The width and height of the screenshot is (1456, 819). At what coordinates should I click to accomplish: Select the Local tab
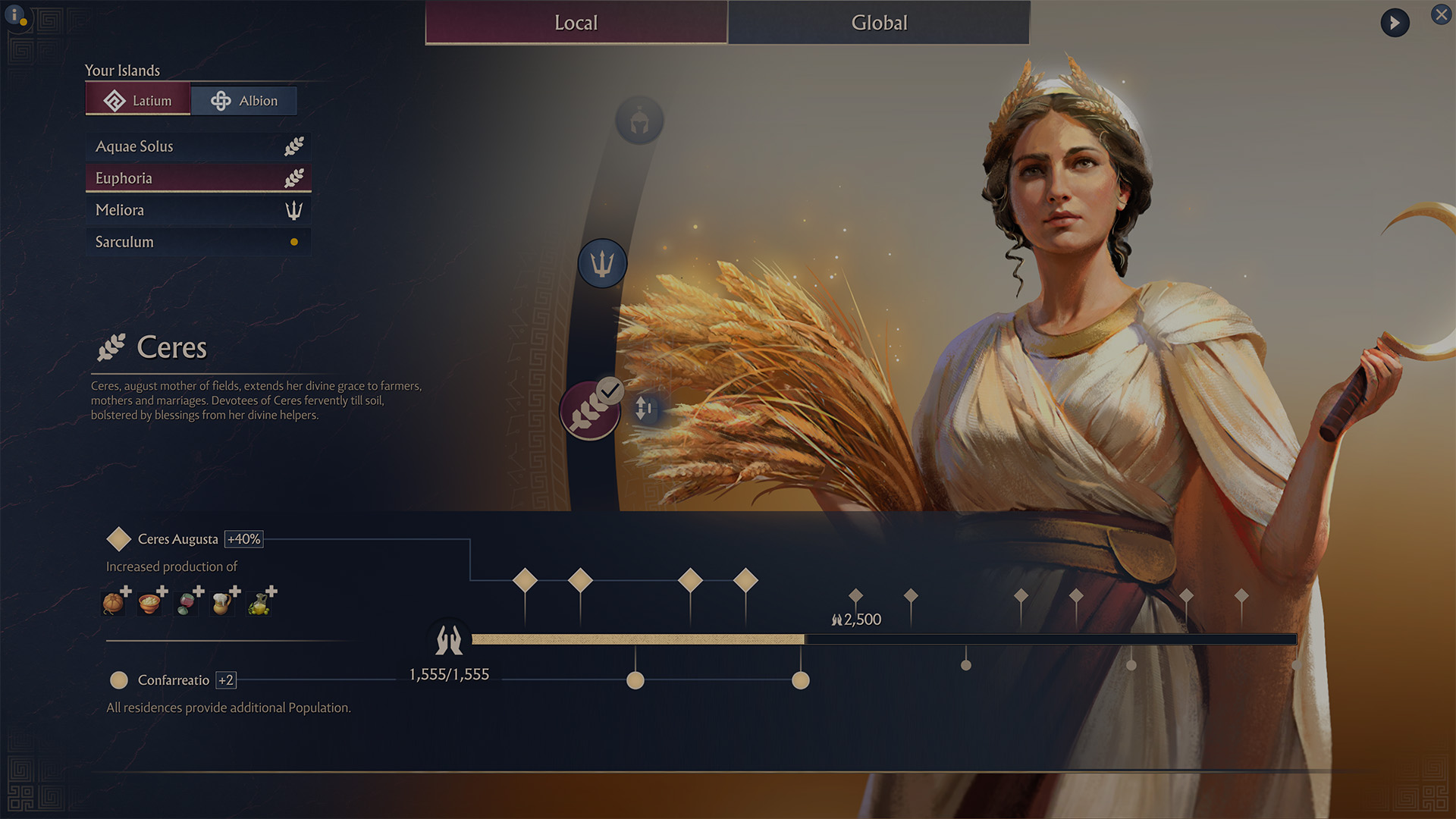pyautogui.click(x=576, y=23)
